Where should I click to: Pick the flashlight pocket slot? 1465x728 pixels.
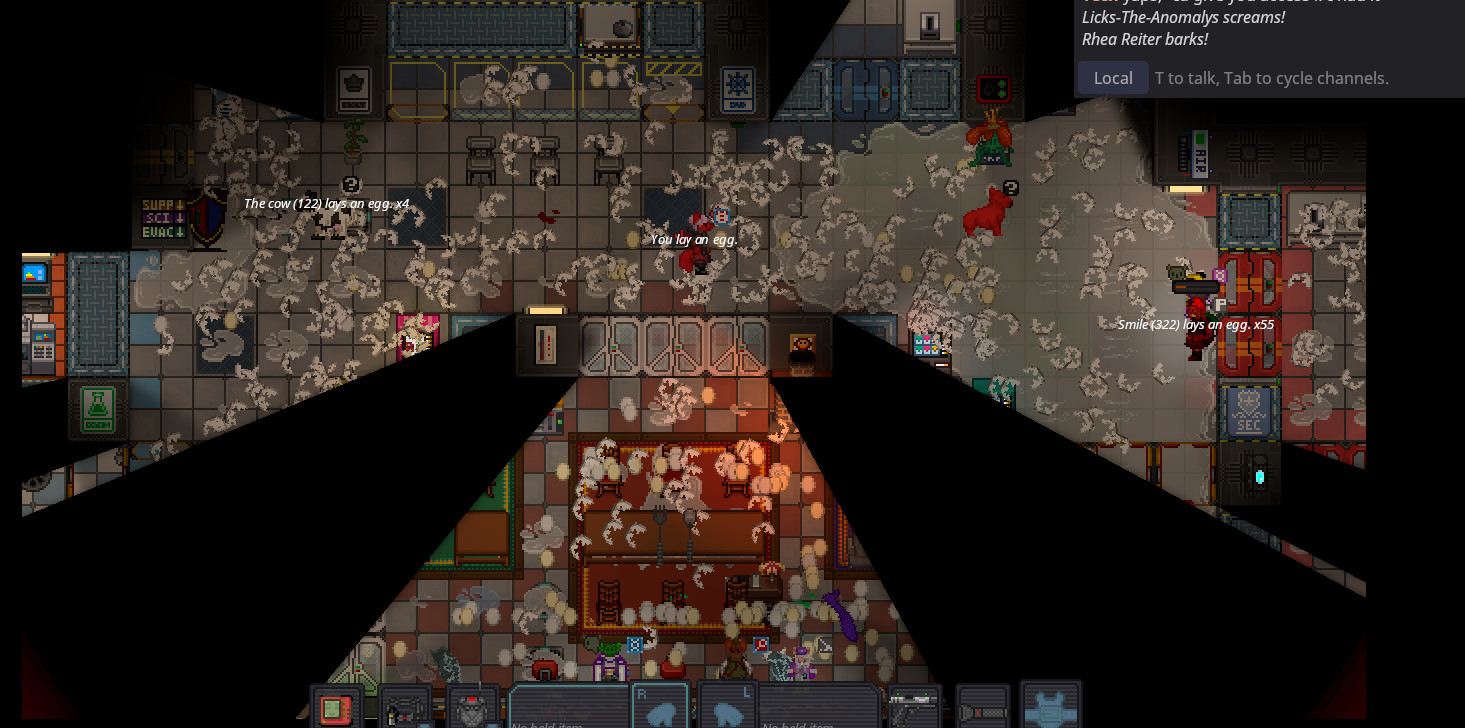click(x=982, y=708)
